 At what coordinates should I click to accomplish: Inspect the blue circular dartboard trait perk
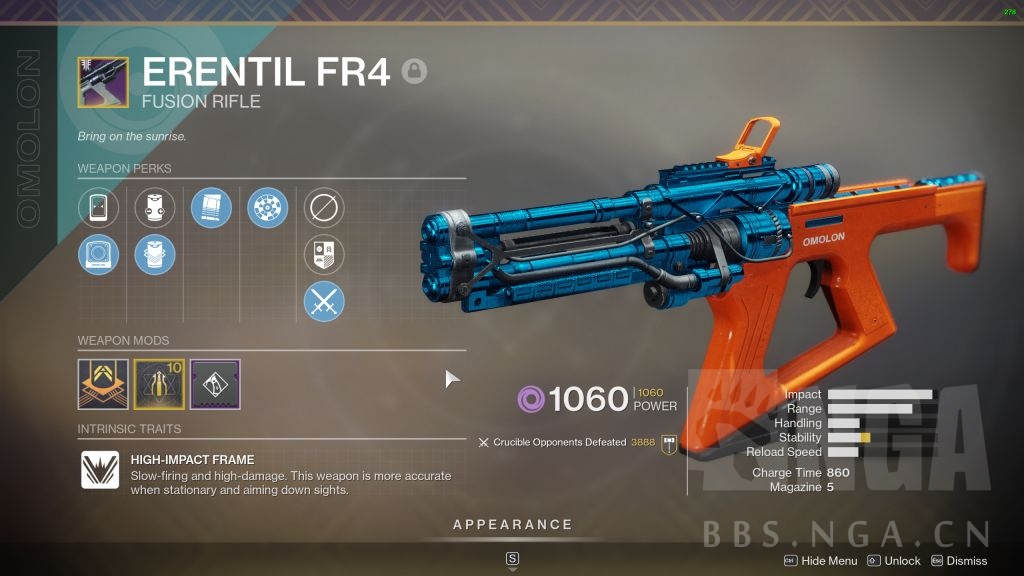(268, 208)
